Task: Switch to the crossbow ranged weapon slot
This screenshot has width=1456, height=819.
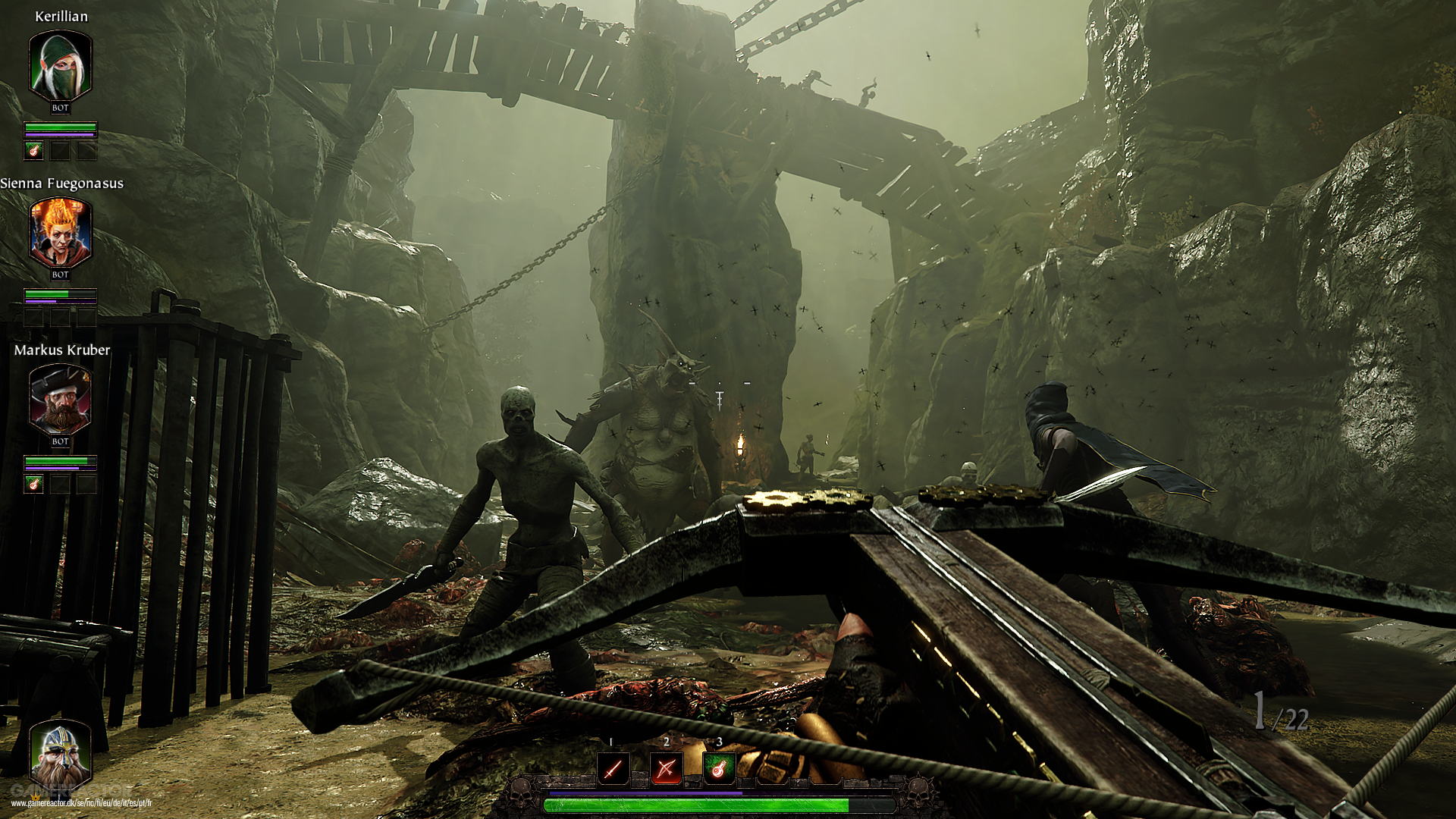Action: (666, 769)
